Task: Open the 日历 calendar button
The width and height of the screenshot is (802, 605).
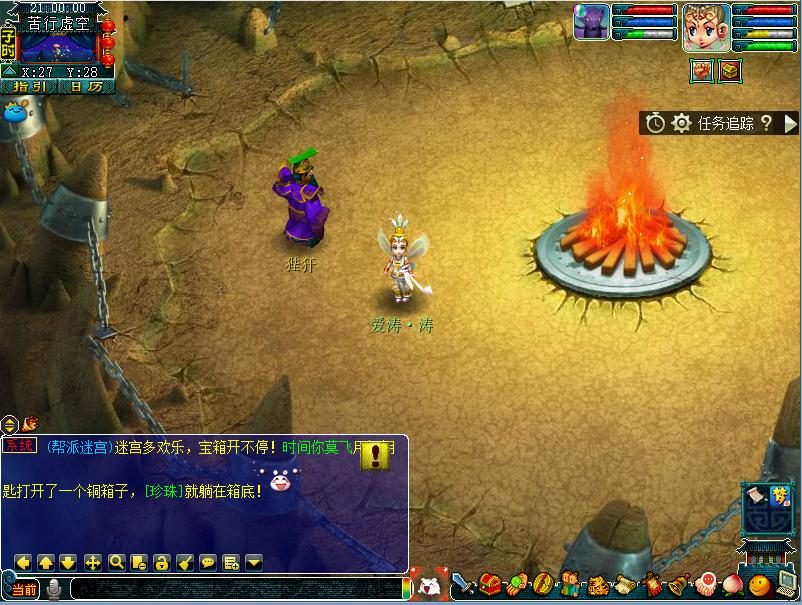Action: tap(86, 87)
